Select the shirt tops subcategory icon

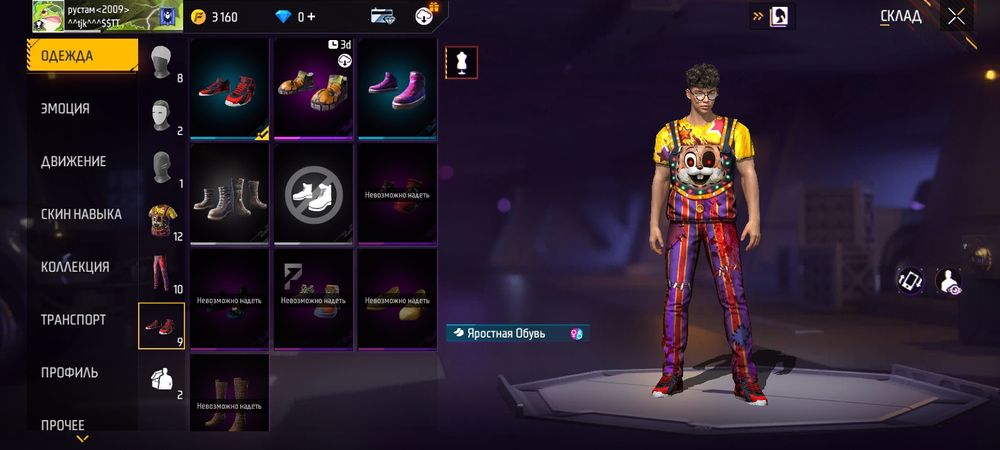pos(161,221)
